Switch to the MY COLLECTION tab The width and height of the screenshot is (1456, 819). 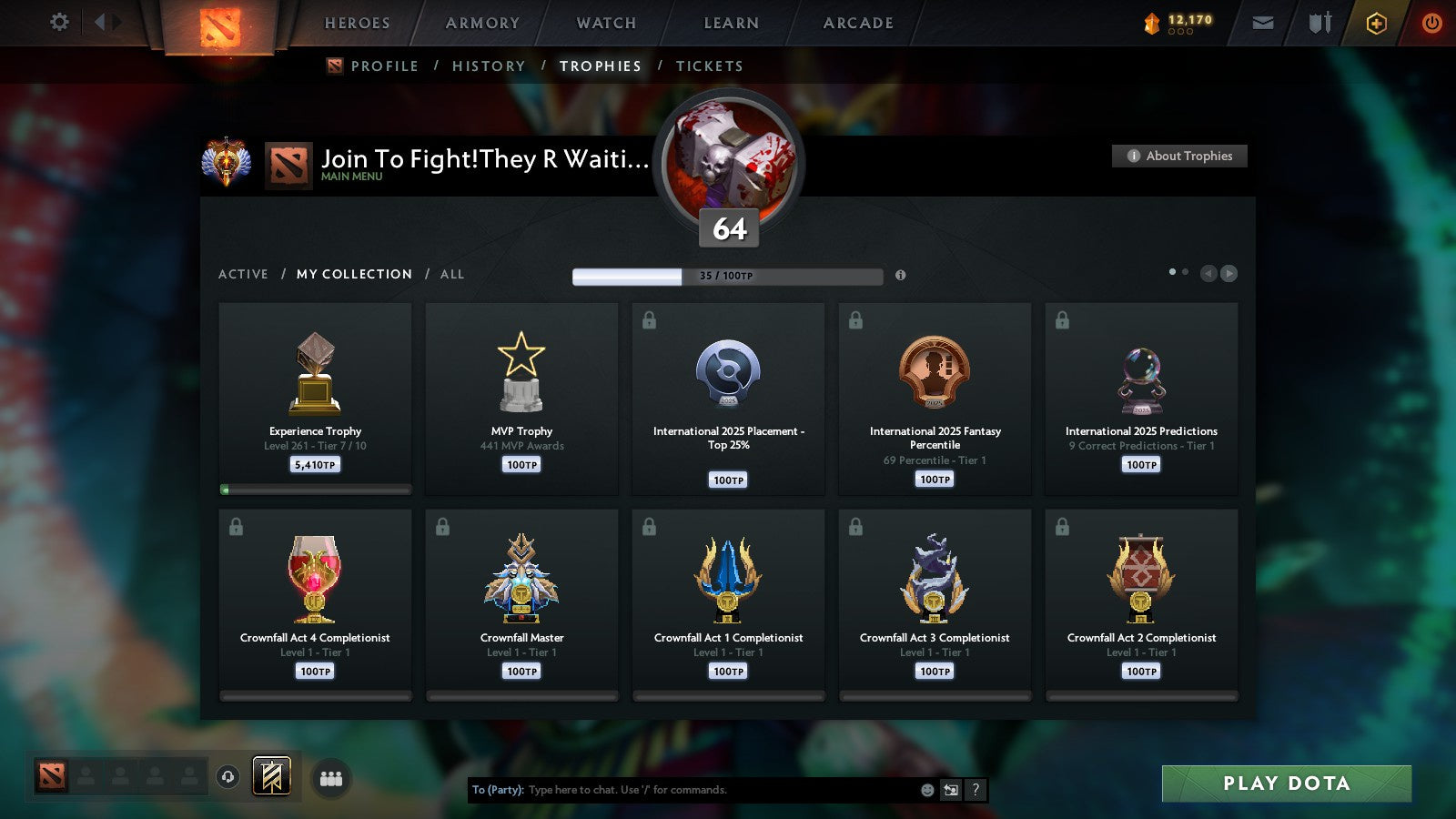(353, 274)
